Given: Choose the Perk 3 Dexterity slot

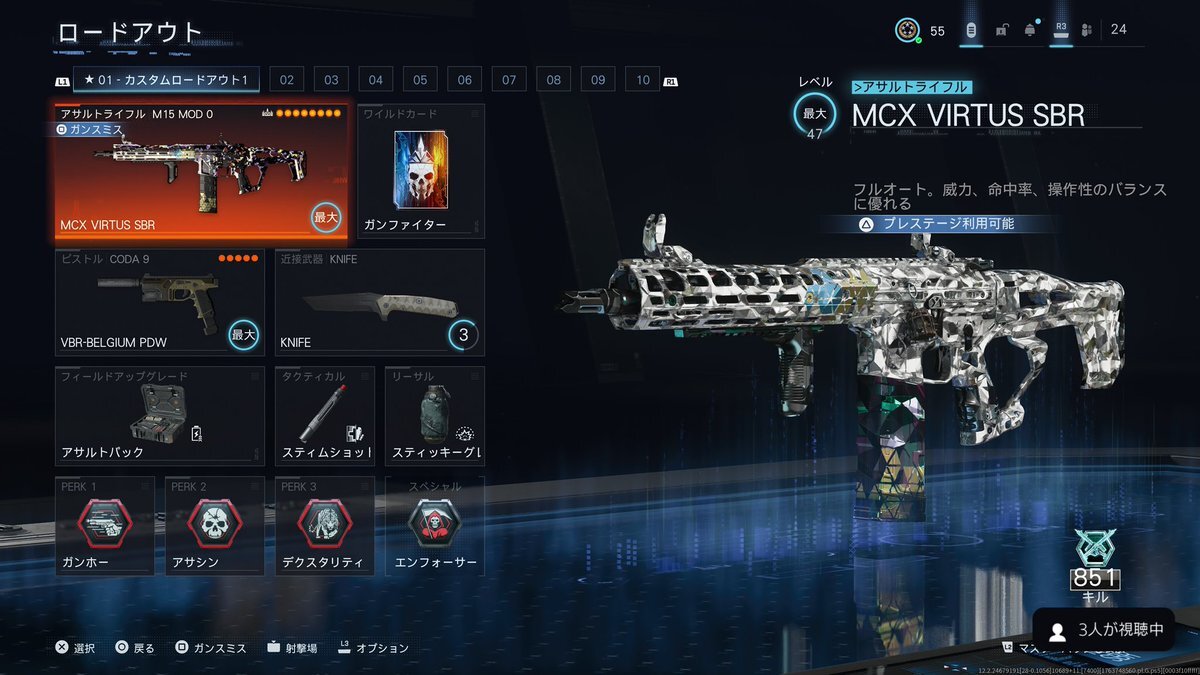Looking at the screenshot, I should [325, 527].
